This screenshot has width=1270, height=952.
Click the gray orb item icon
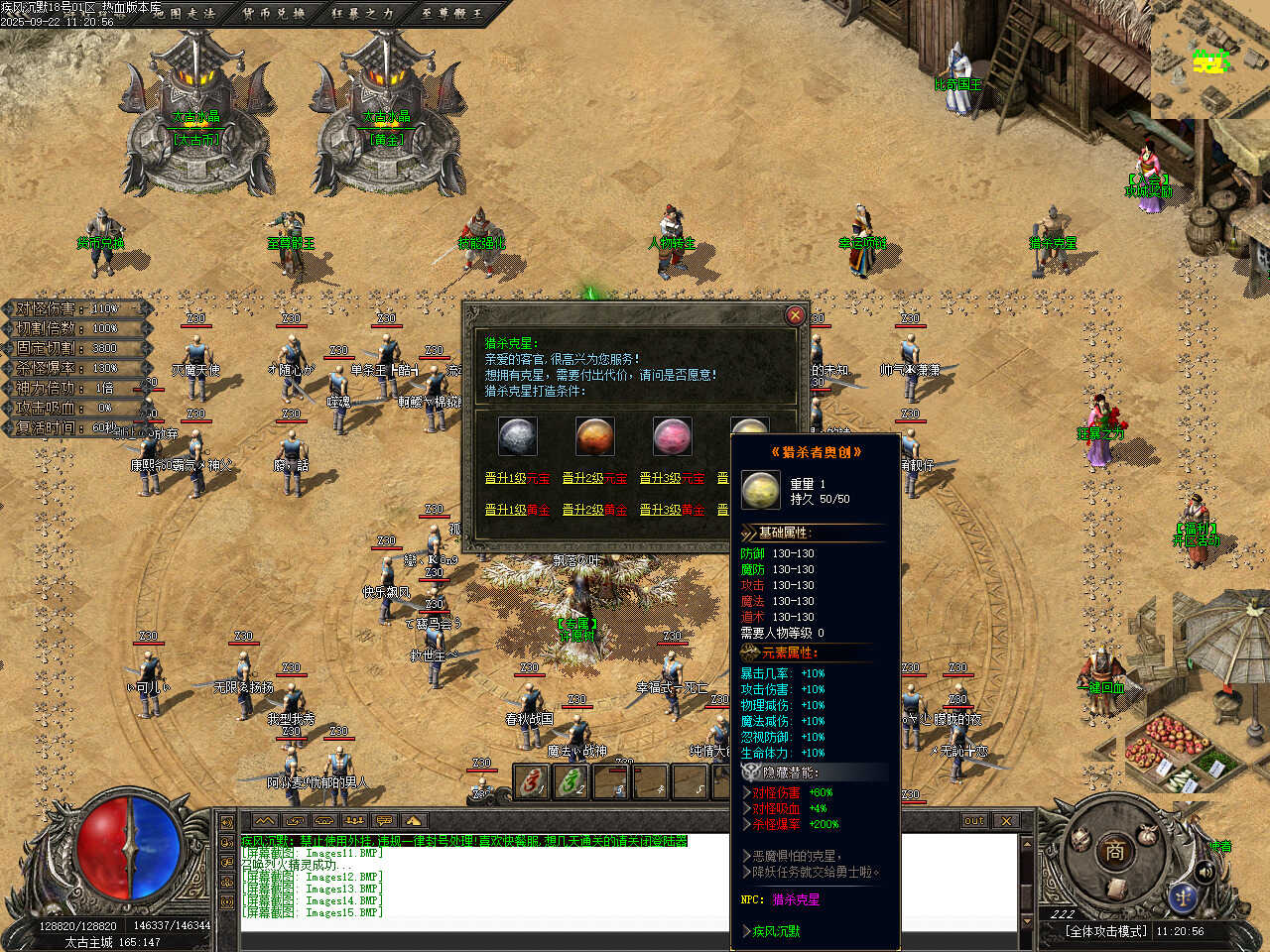coord(517,436)
